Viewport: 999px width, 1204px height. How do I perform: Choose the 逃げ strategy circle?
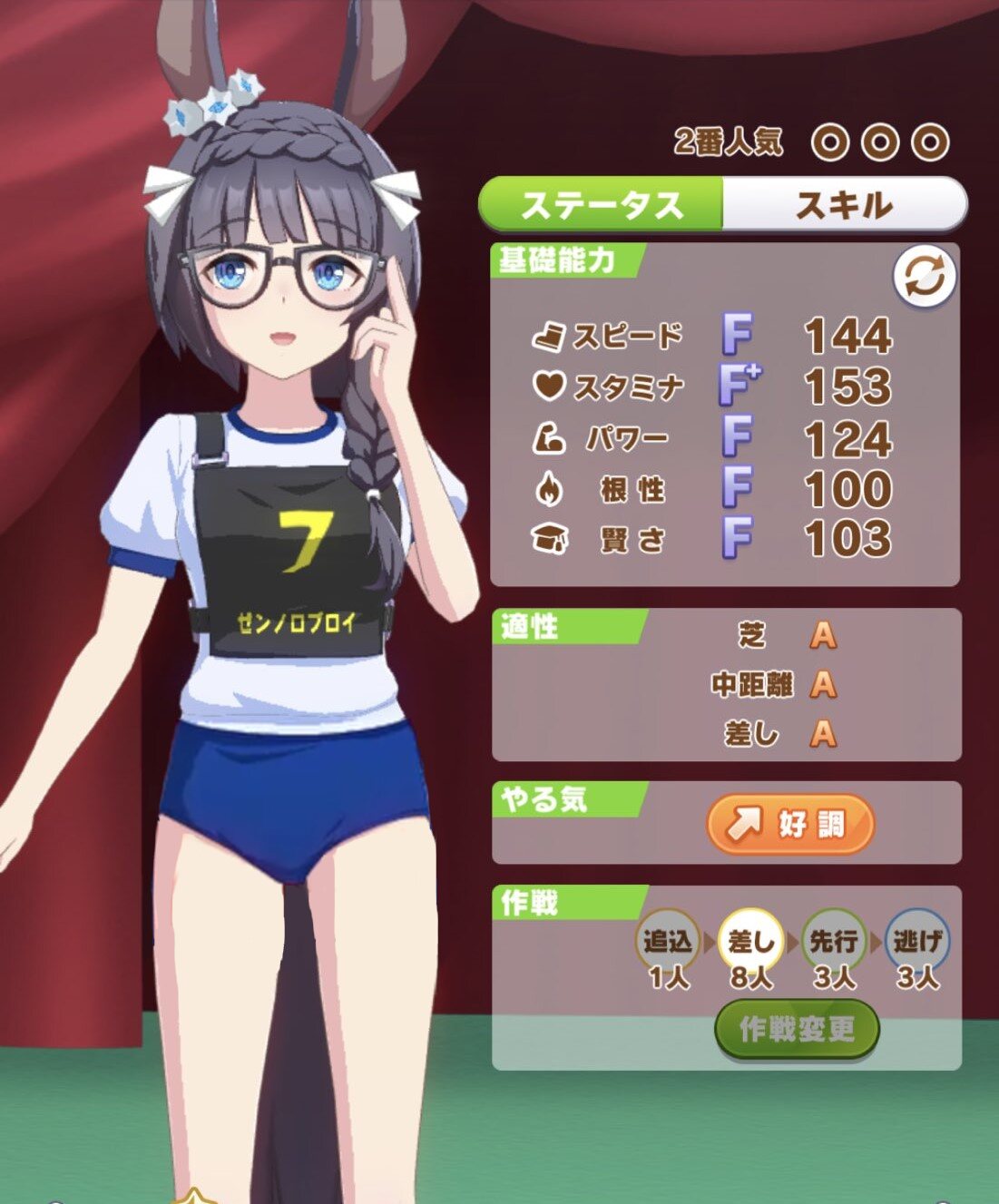(x=917, y=942)
